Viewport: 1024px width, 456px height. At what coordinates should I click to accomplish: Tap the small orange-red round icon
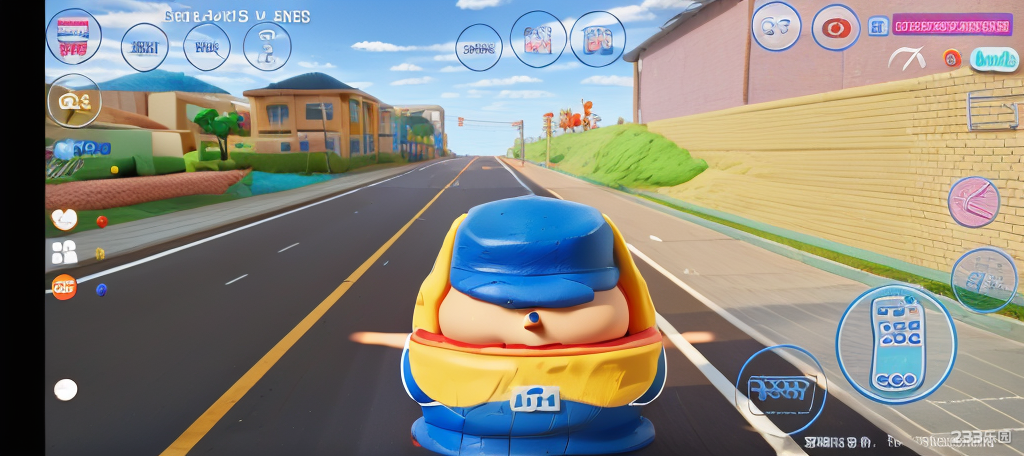pos(952,59)
